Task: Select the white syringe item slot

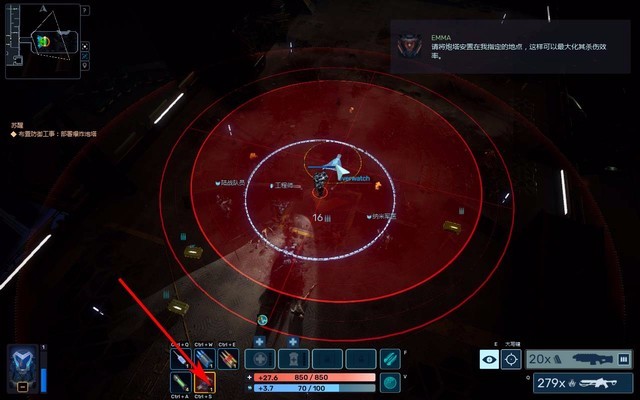Action: [180, 359]
